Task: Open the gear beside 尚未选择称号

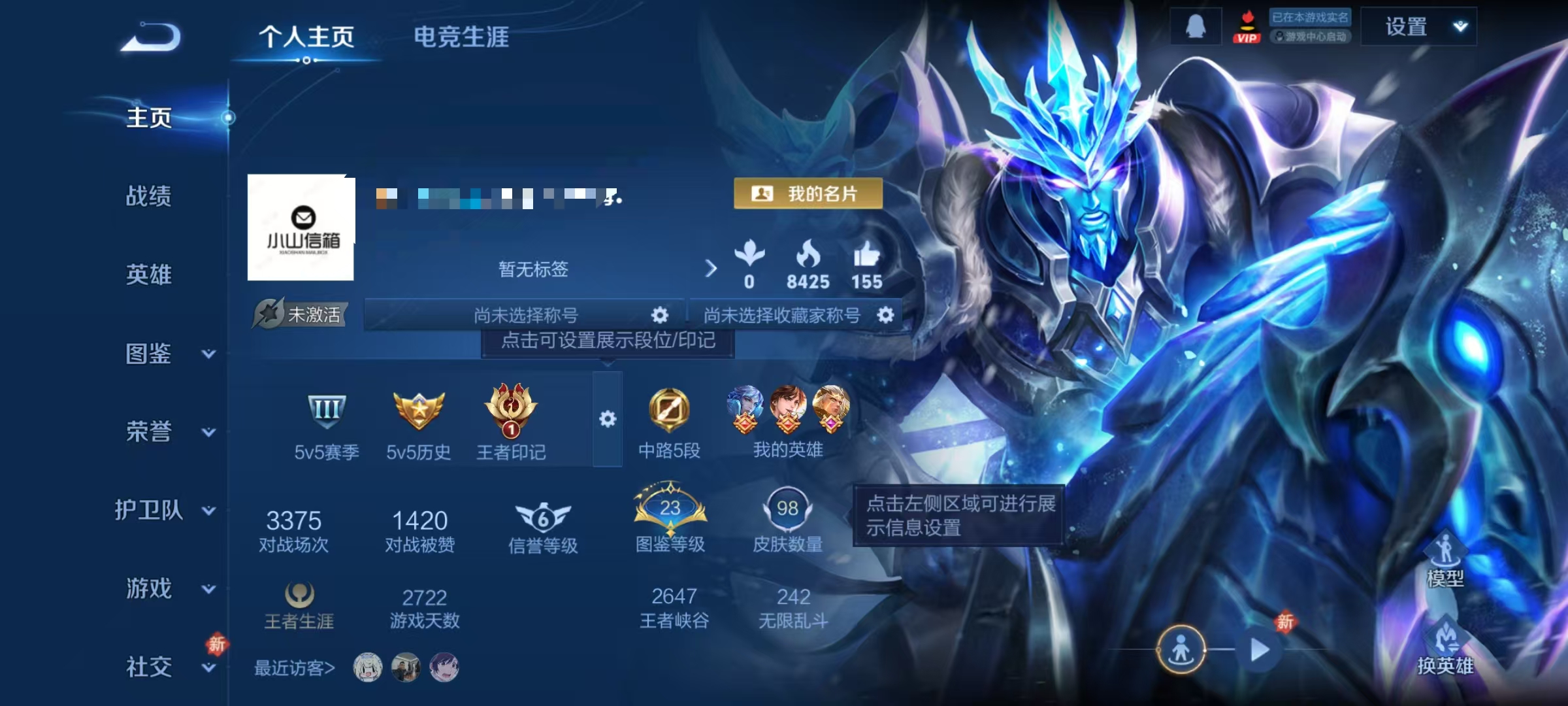Action: 661,314
